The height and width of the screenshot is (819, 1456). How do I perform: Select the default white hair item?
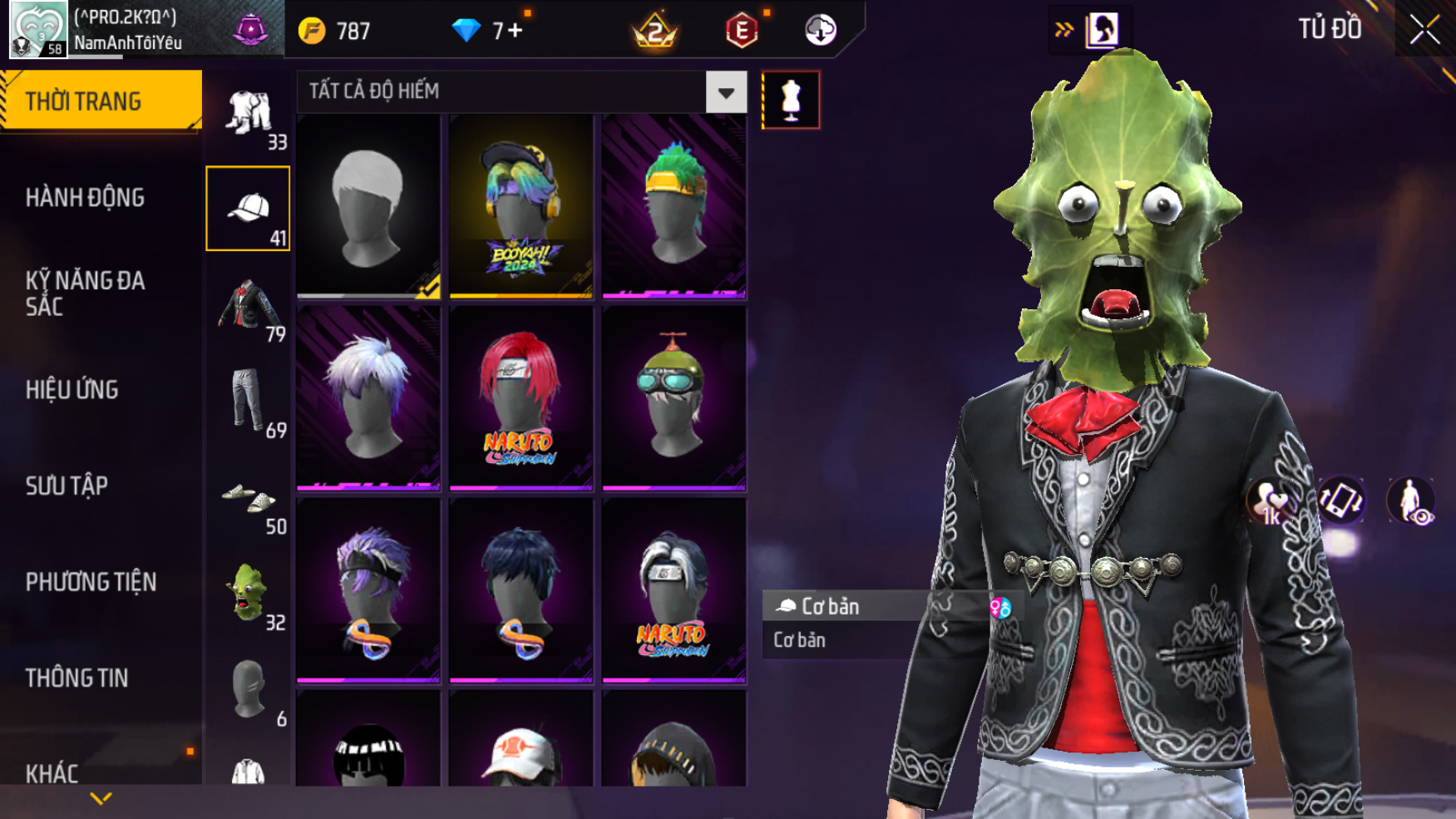368,205
